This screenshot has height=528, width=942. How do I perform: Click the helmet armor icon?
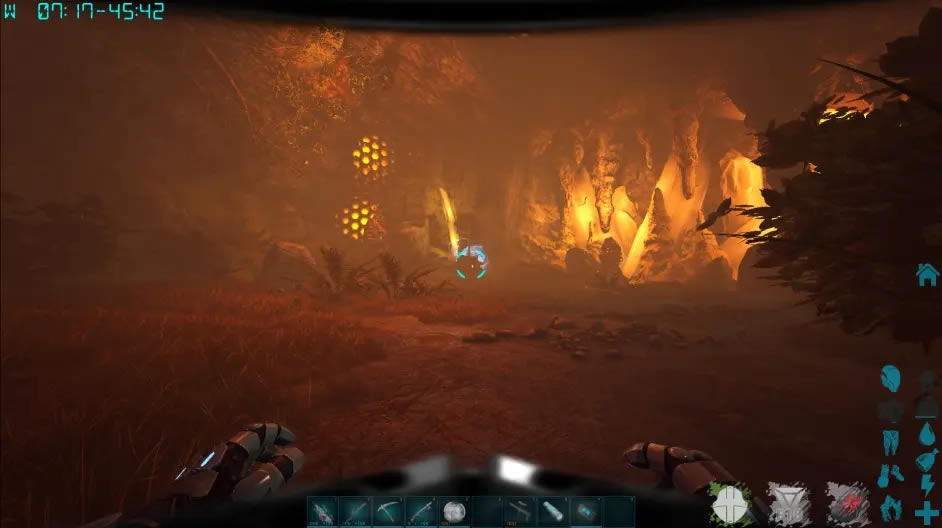point(890,379)
